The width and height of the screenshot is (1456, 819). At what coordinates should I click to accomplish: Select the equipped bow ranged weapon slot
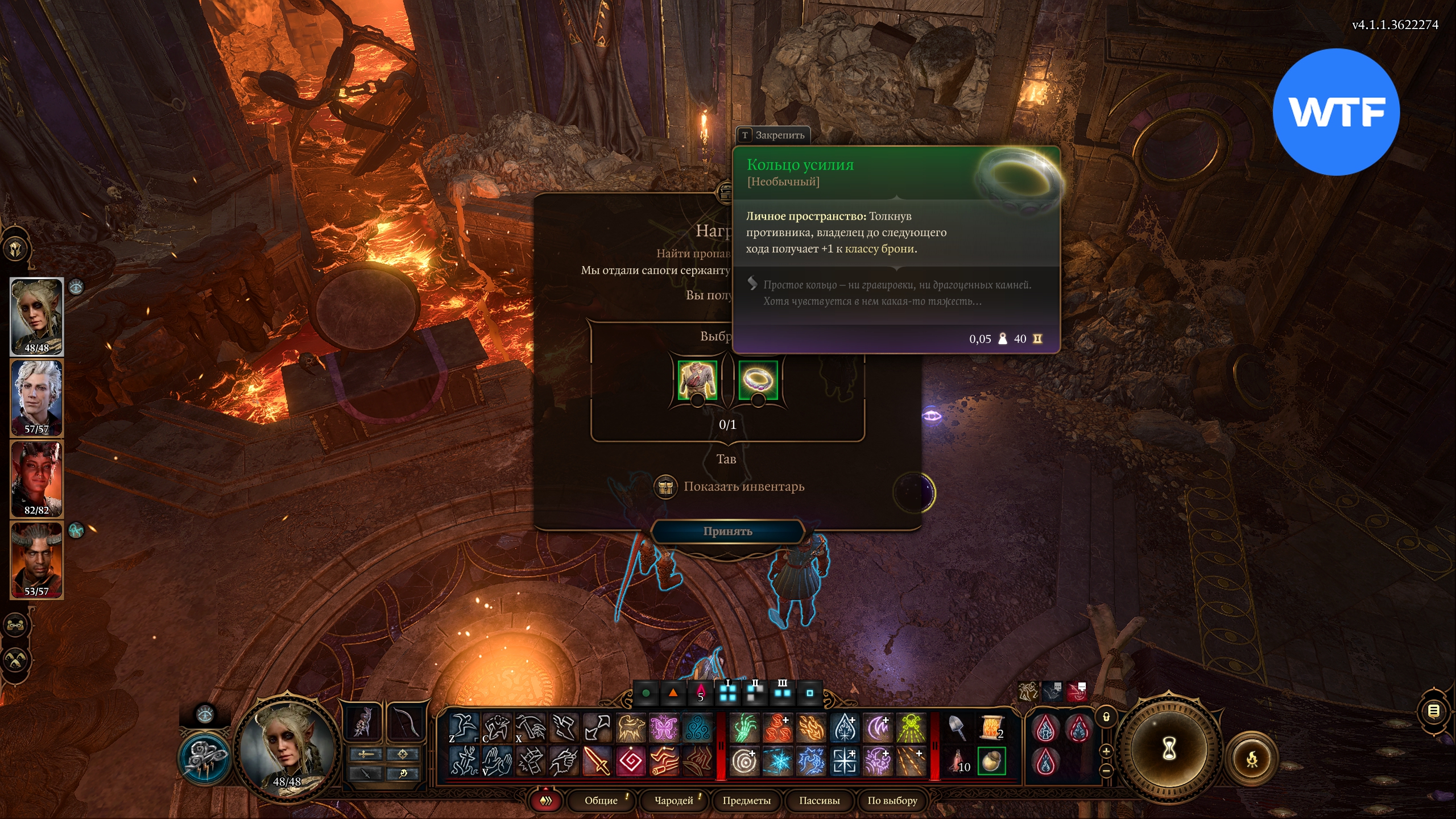click(405, 723)
